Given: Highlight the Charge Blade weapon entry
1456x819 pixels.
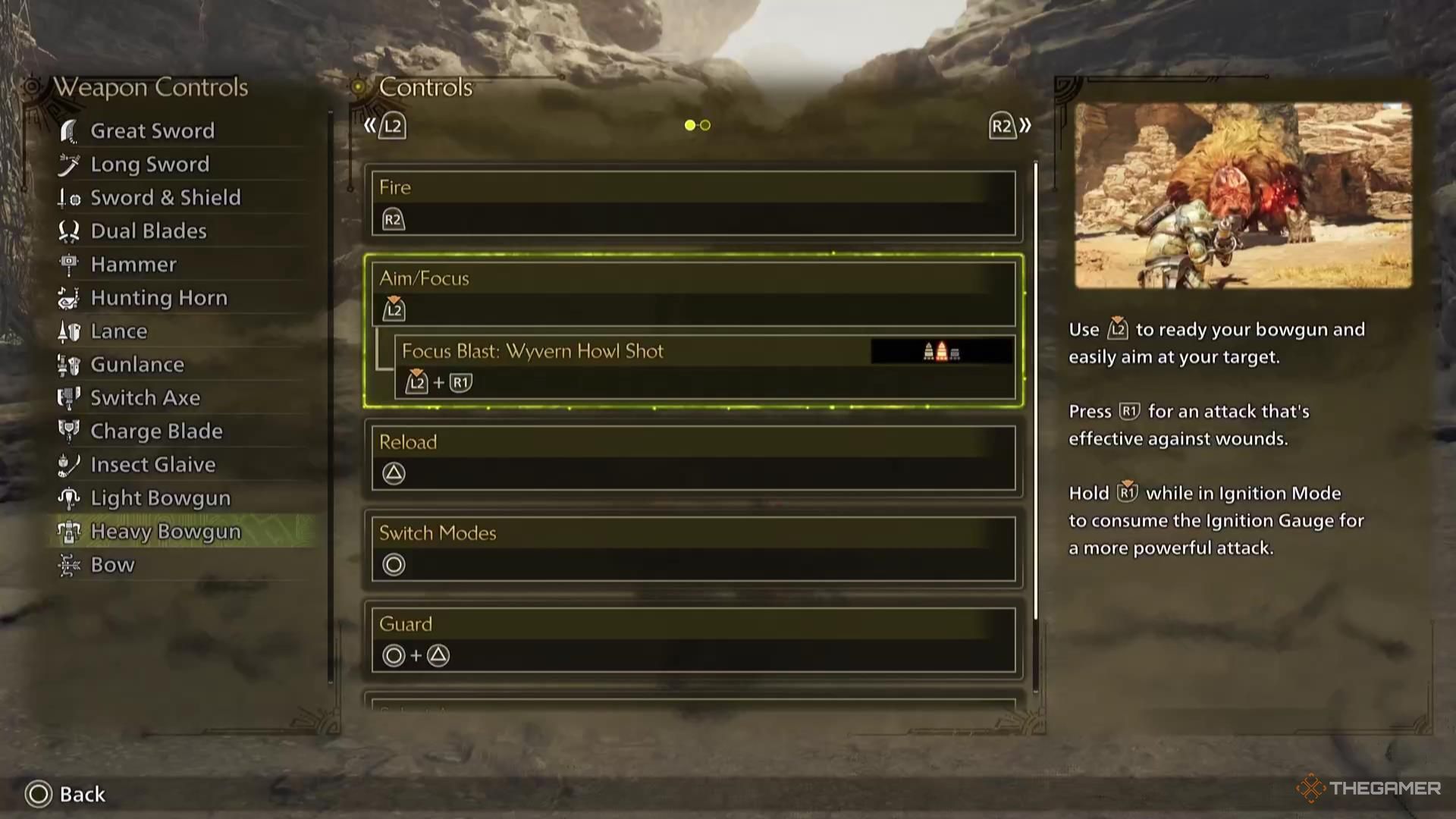Looking at the screenshot, I should 155,431.
